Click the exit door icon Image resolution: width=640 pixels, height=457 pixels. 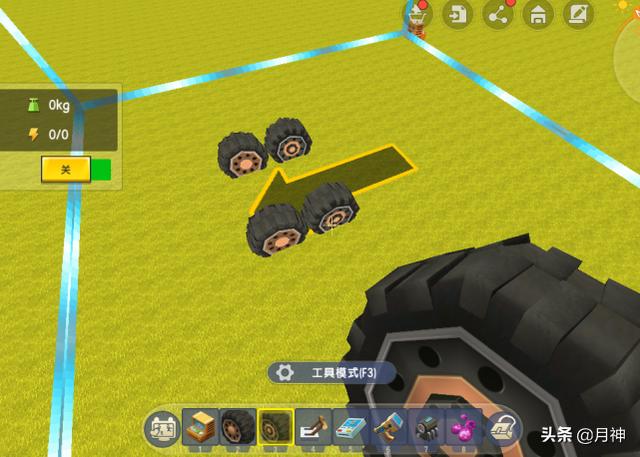[457, 14]
